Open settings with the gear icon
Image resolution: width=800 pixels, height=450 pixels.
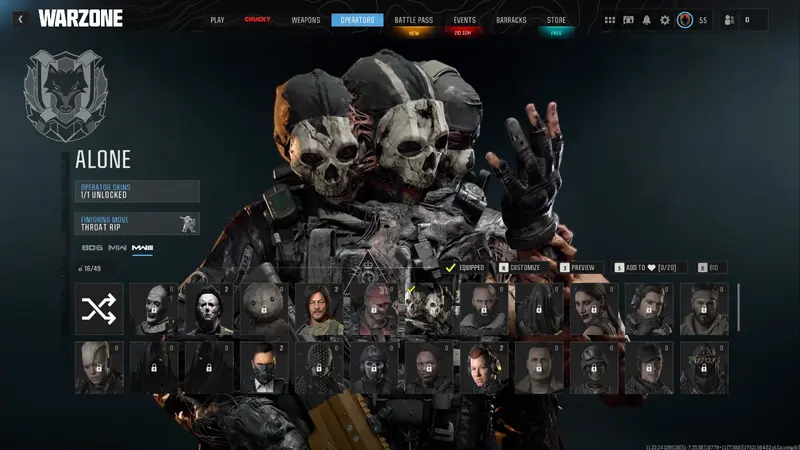tap(665, 20)
